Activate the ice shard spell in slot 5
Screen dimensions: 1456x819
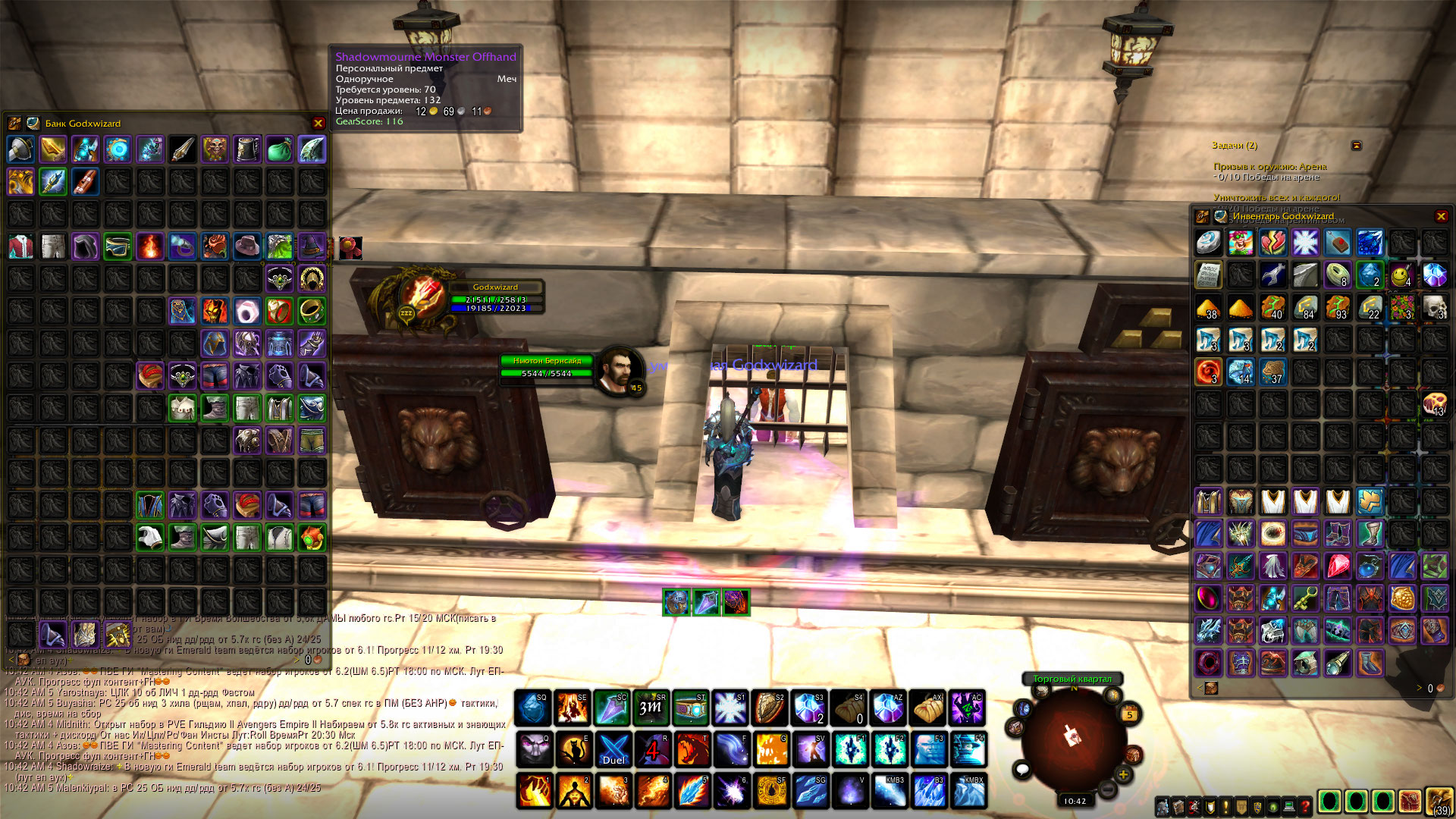point(692,790)
